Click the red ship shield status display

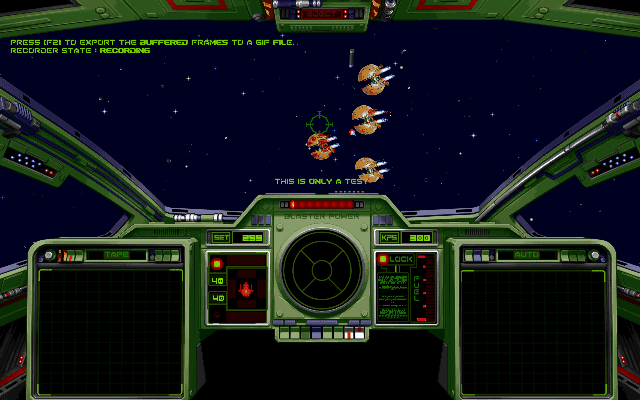click(x=246, y=291)
